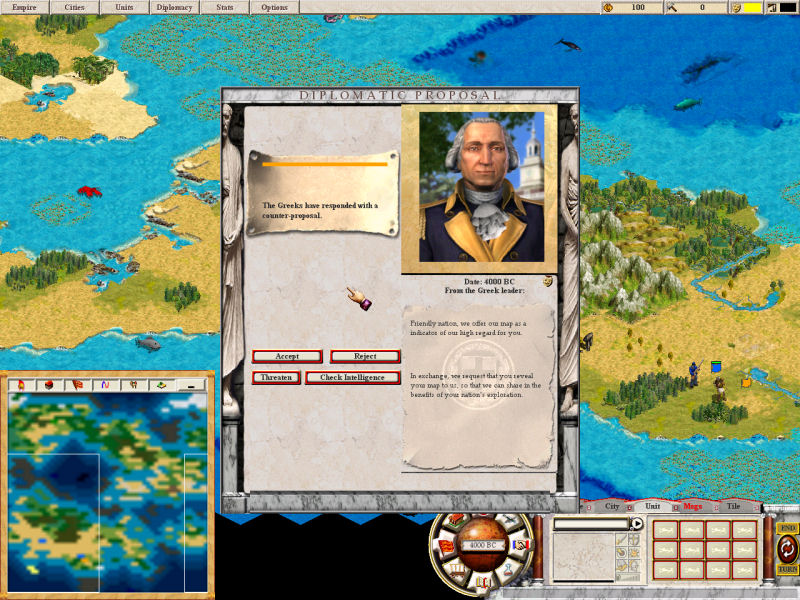Open diplomacy via the handshake icon
Screen dimensions: 800x600
[520, 545]
